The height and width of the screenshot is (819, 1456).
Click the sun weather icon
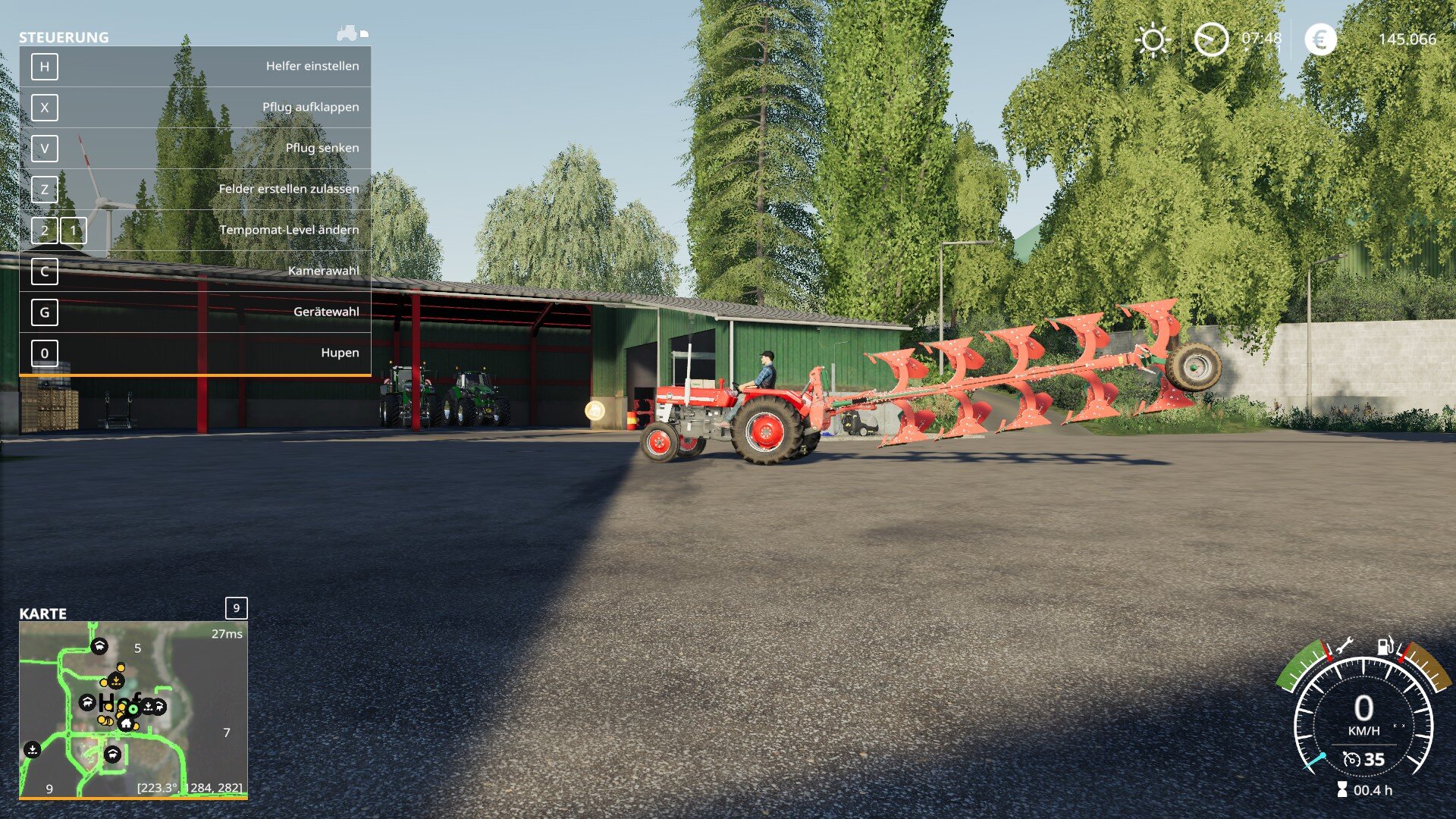pyautogui.click(x=1152, y=39)
